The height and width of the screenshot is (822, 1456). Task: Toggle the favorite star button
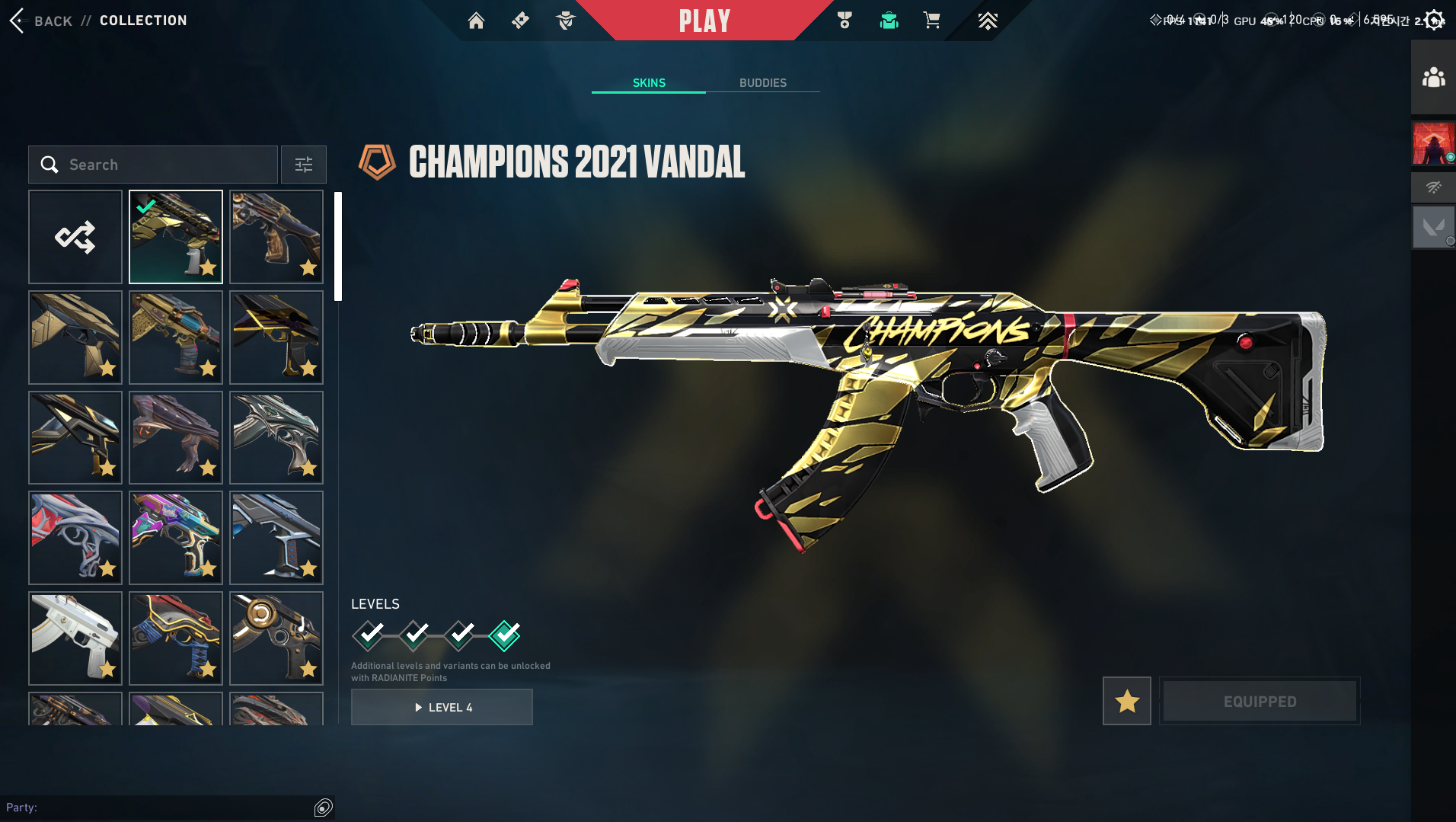[1126, 701]
